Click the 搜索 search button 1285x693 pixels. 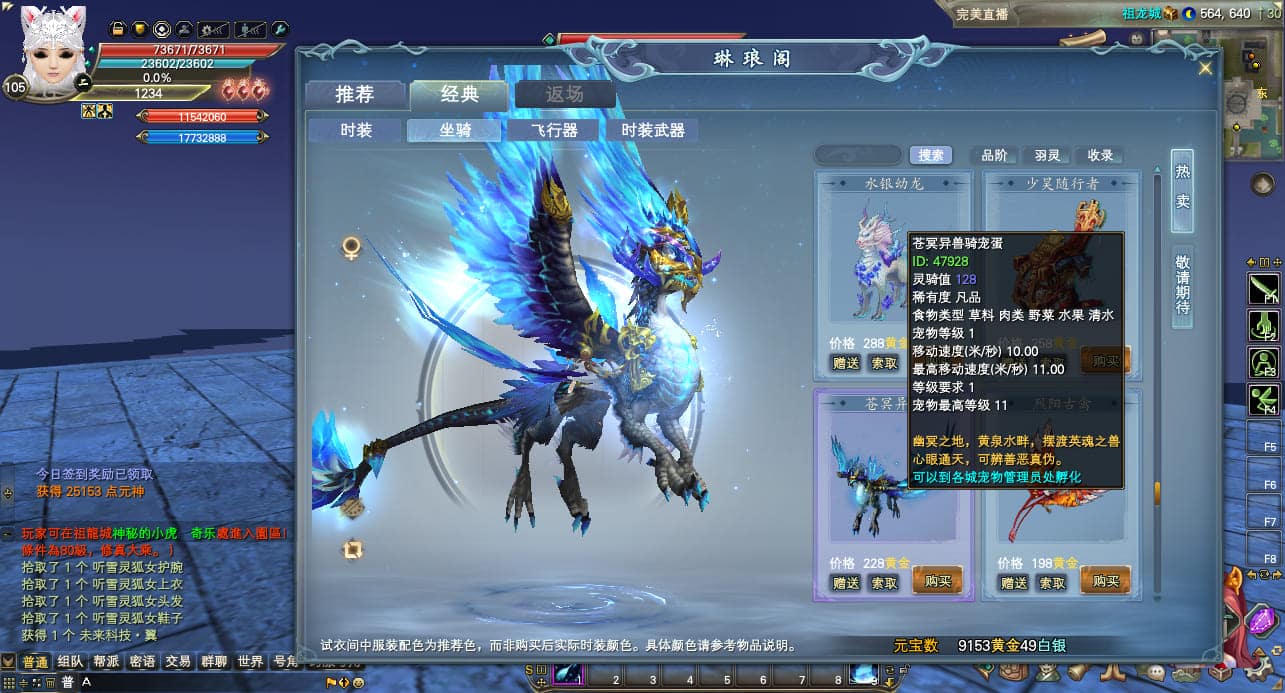click(x=930, y=155)
